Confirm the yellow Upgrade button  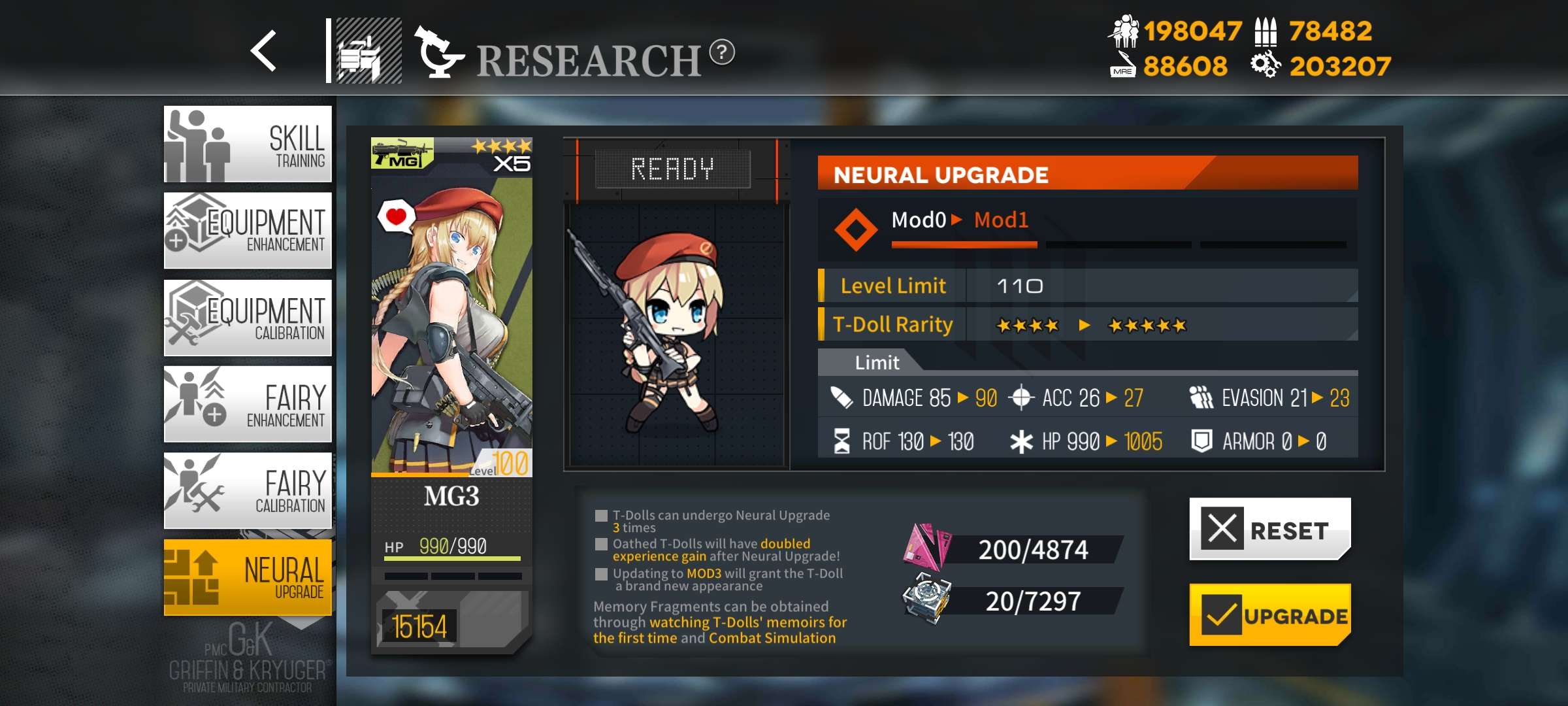pyautogui.click(x=1269, y=615)
